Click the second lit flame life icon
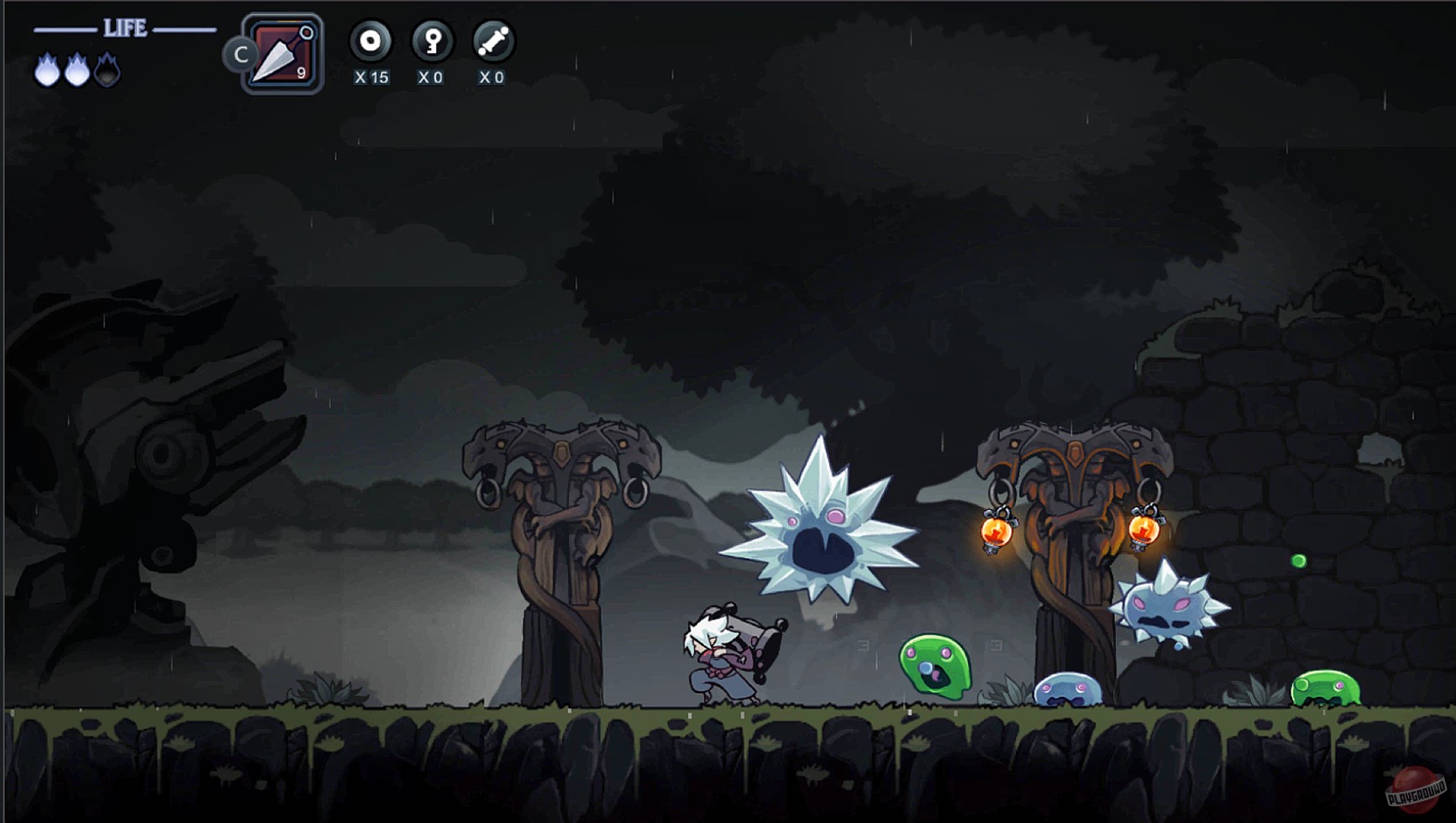The height and width of the screenshot is (823, 1456). 79,71
